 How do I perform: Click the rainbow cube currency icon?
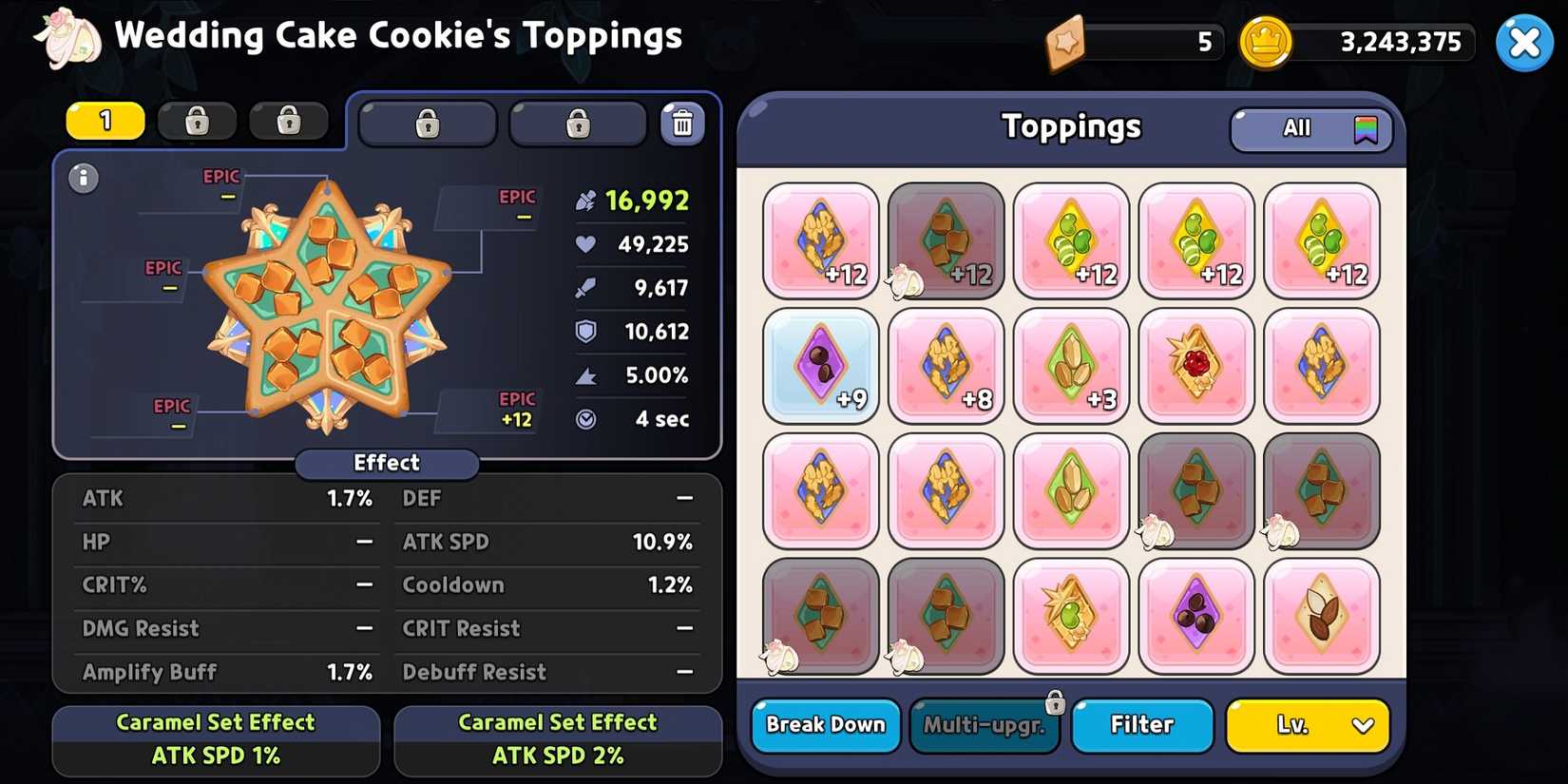[1068, 43]
